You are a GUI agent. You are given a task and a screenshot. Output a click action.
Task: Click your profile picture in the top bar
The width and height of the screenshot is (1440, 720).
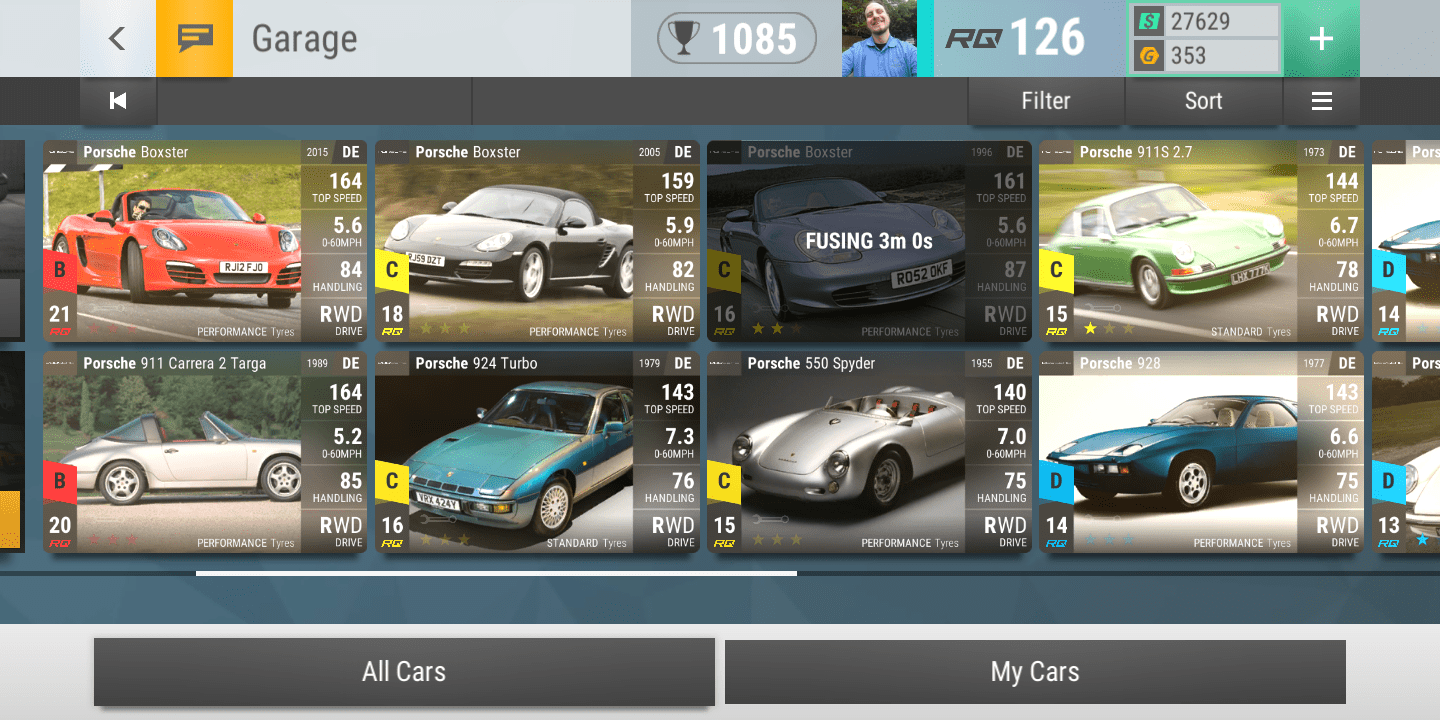pos(879,39)
